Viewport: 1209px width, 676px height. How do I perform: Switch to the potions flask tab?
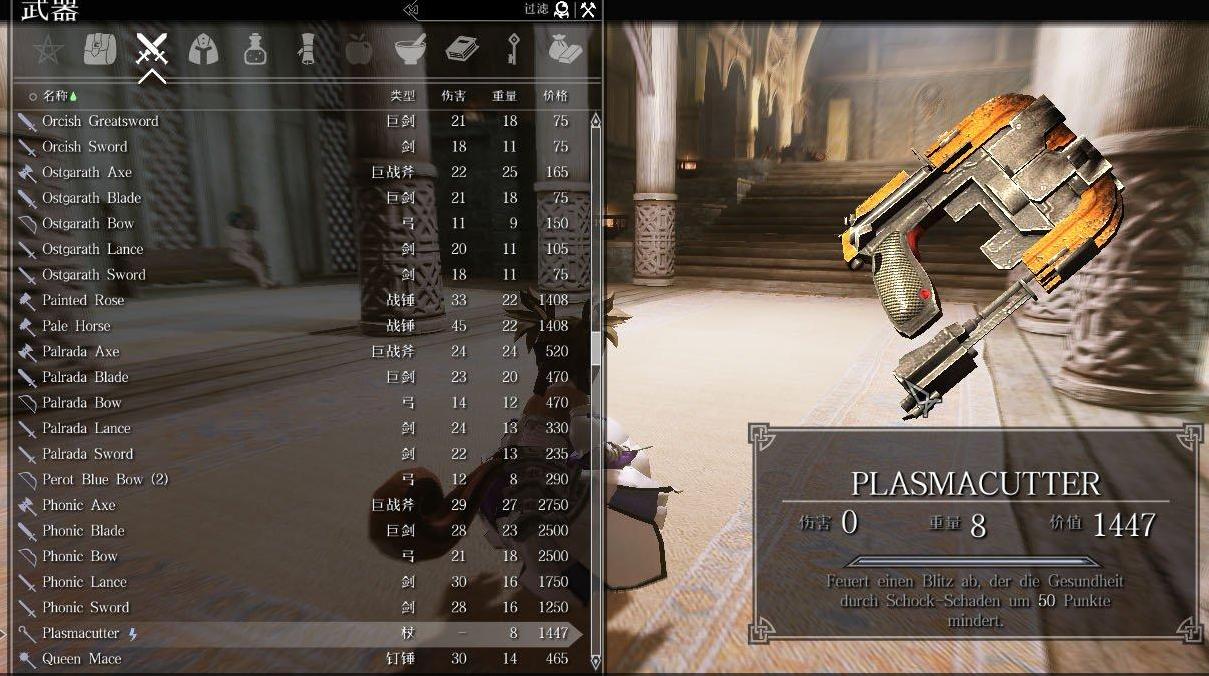pos(255,49)
